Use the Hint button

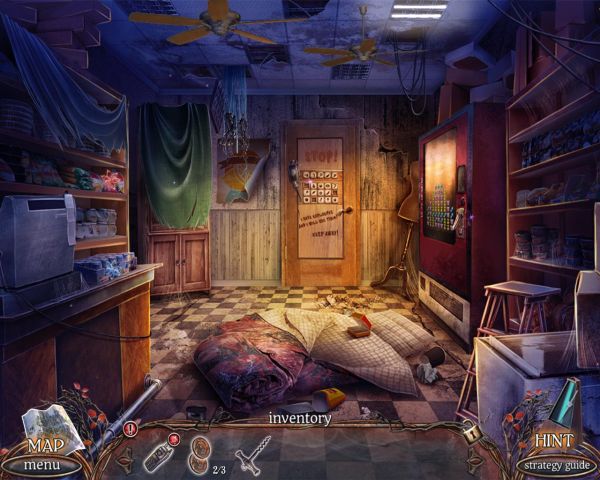553,438
